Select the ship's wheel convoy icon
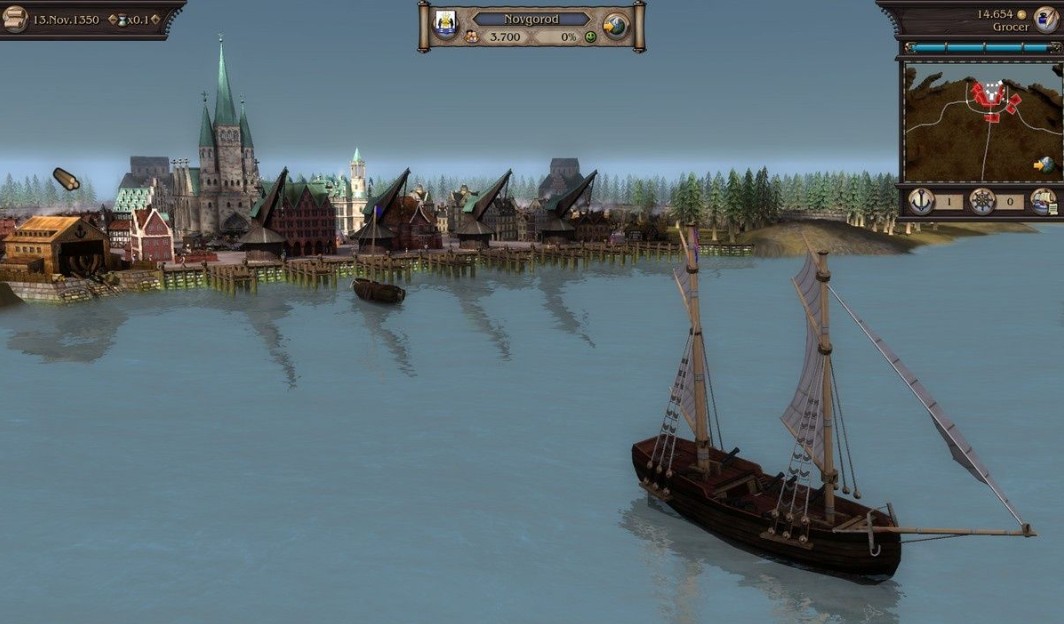 (982, 201)
